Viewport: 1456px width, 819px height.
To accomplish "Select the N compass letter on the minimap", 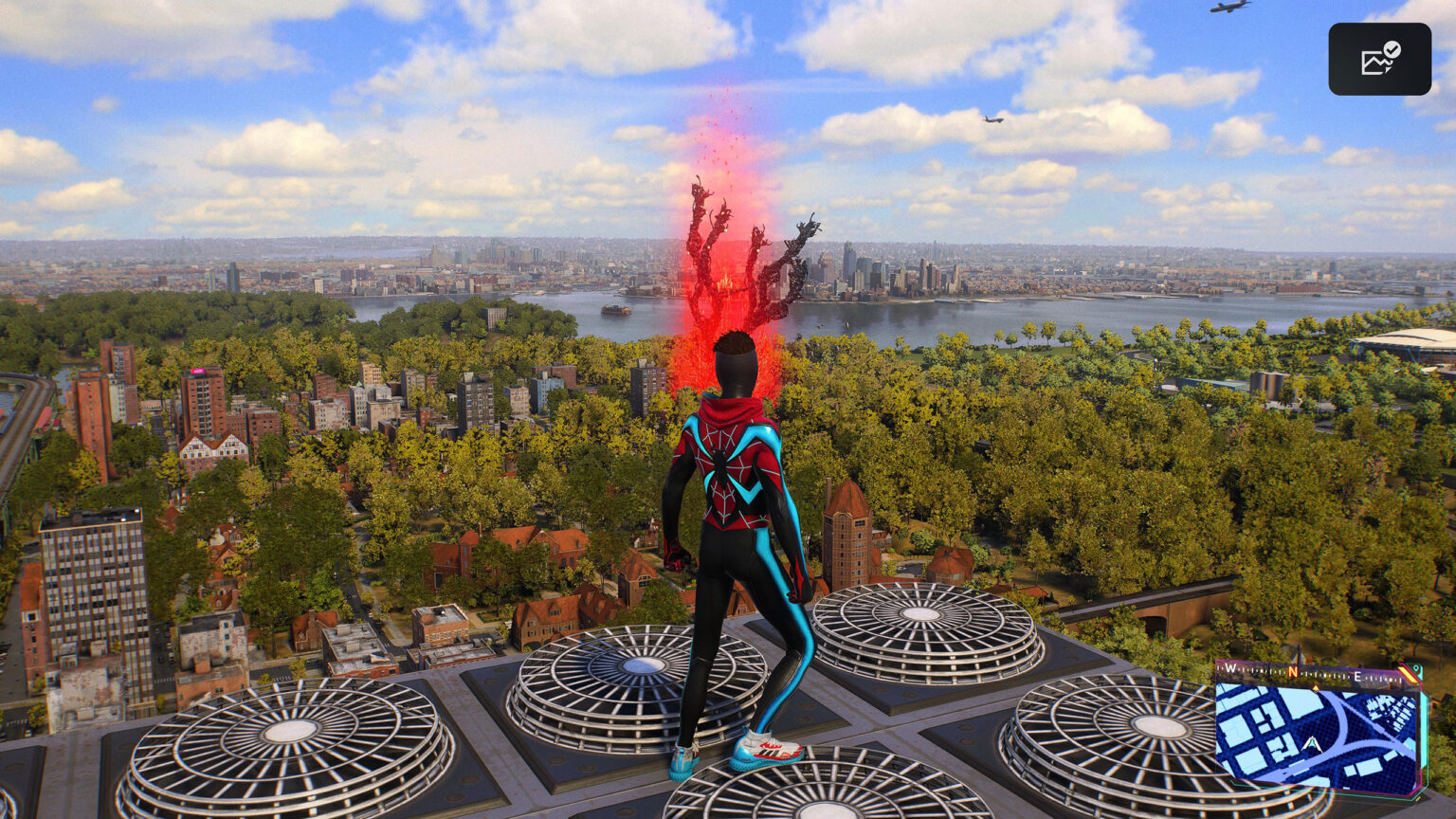I will [x=1293, y=671].
